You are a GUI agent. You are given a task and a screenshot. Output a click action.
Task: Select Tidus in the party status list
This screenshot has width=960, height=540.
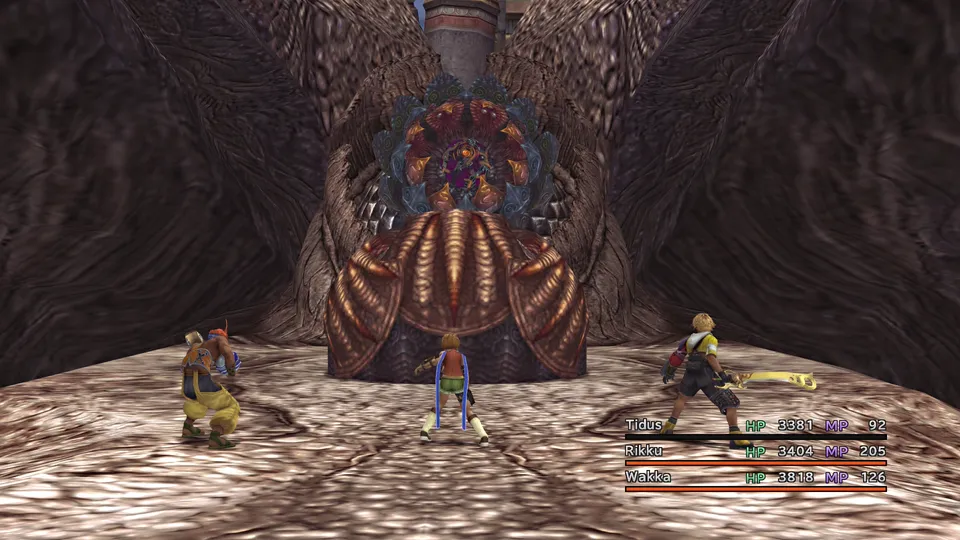647,425
